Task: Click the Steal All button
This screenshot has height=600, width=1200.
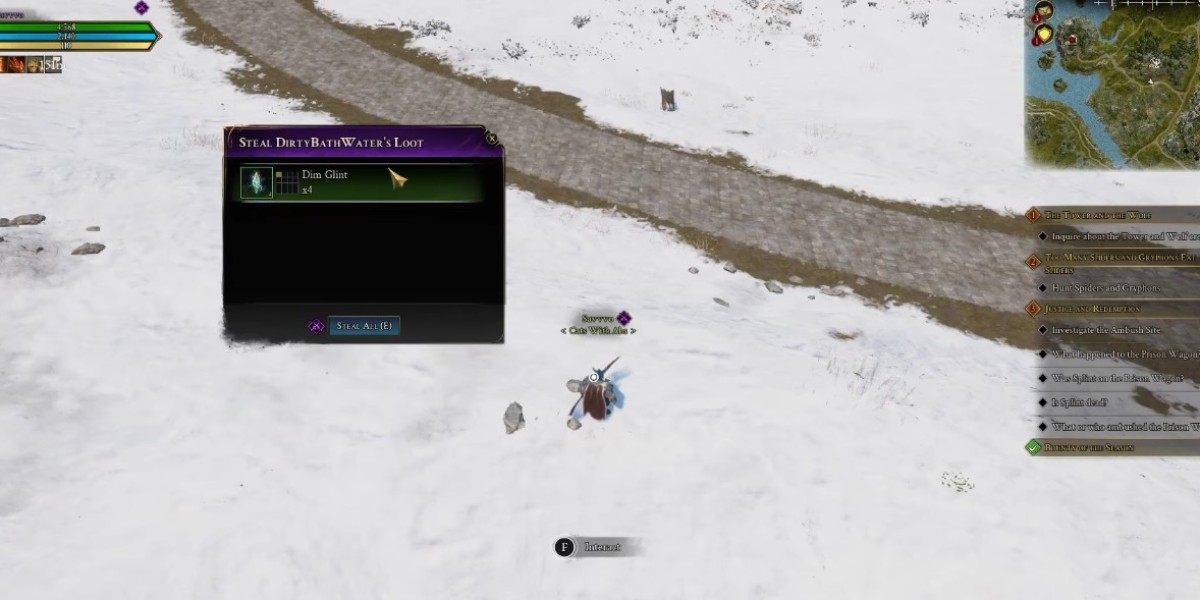Action: (363, 326)
